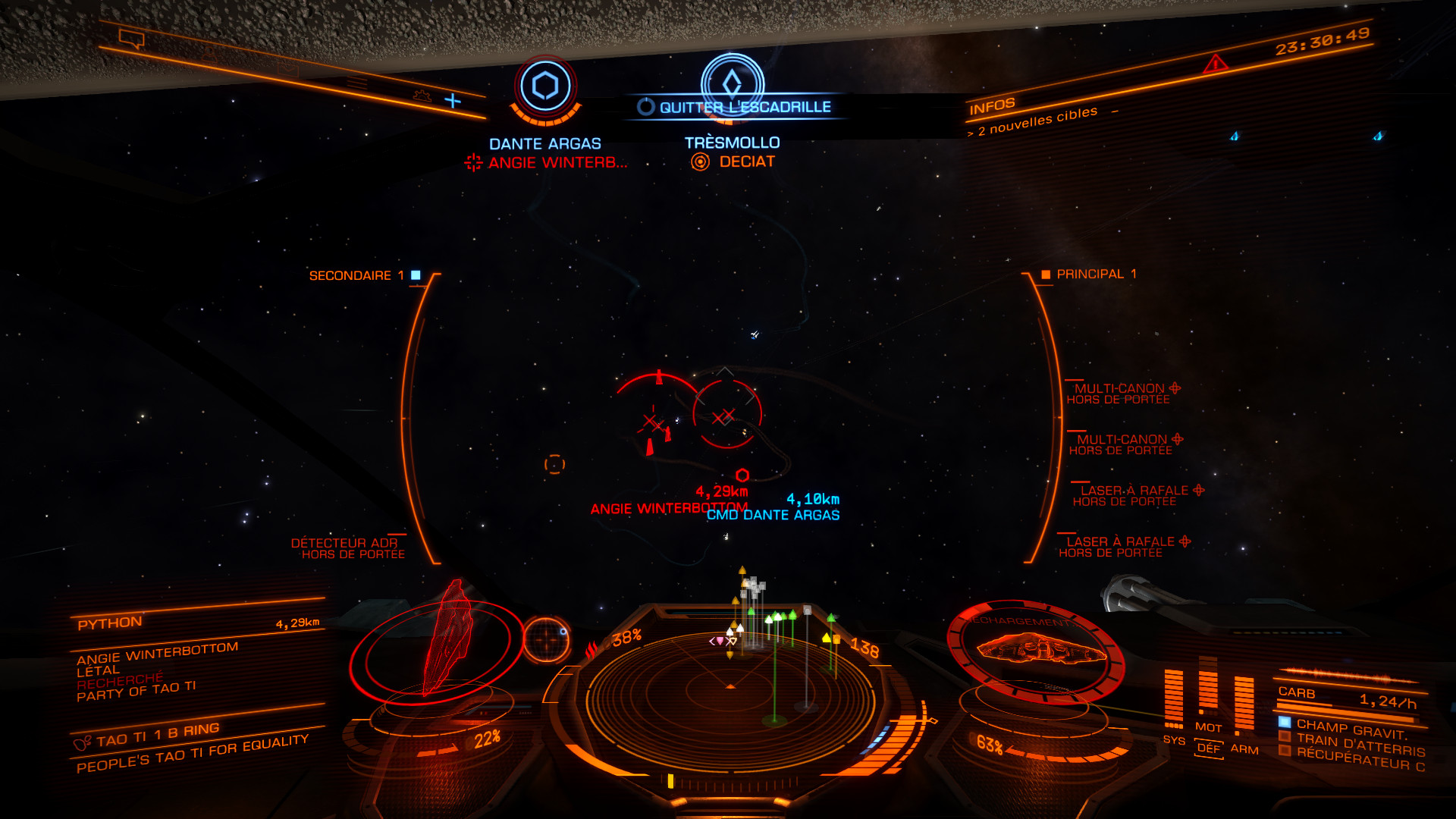Click the ARM power distributor column
Screen dimensions: 1456x819
(x=1244, y=707)
